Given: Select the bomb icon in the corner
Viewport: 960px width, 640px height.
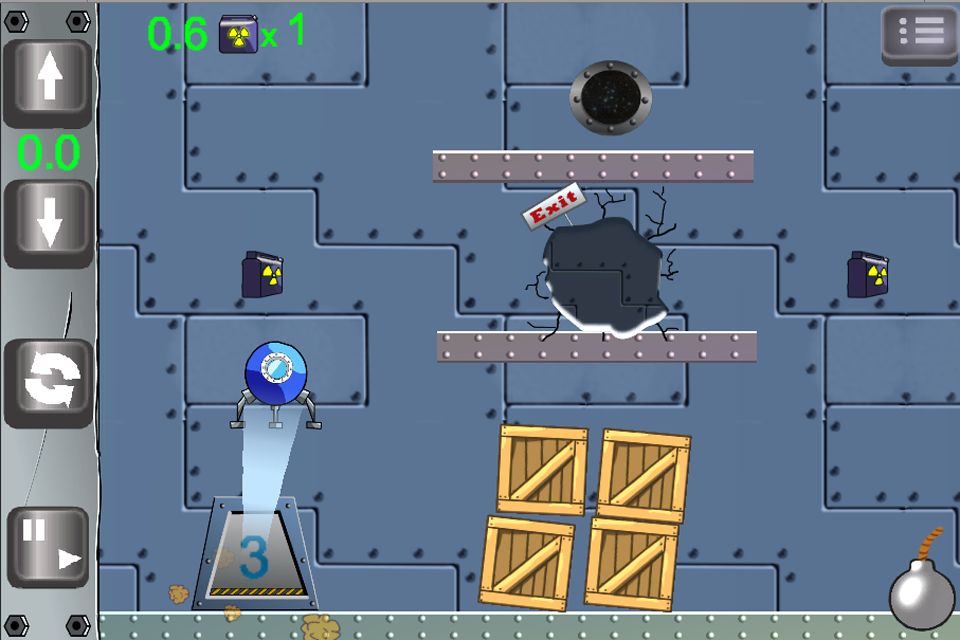Looking at the screenshot, I should click(x=922, y=594).
